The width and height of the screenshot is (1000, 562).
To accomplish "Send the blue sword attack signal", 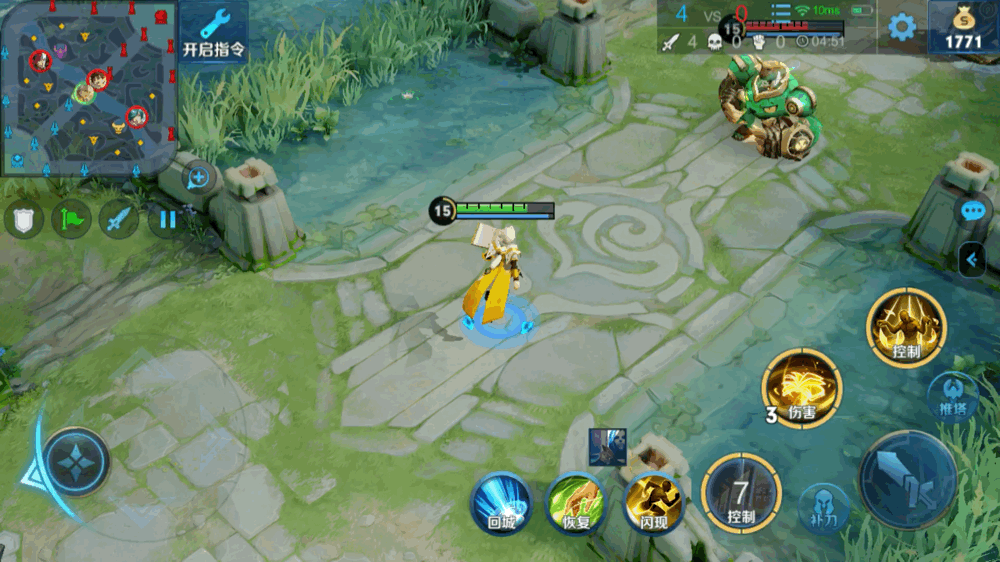I will click(119, 219).
